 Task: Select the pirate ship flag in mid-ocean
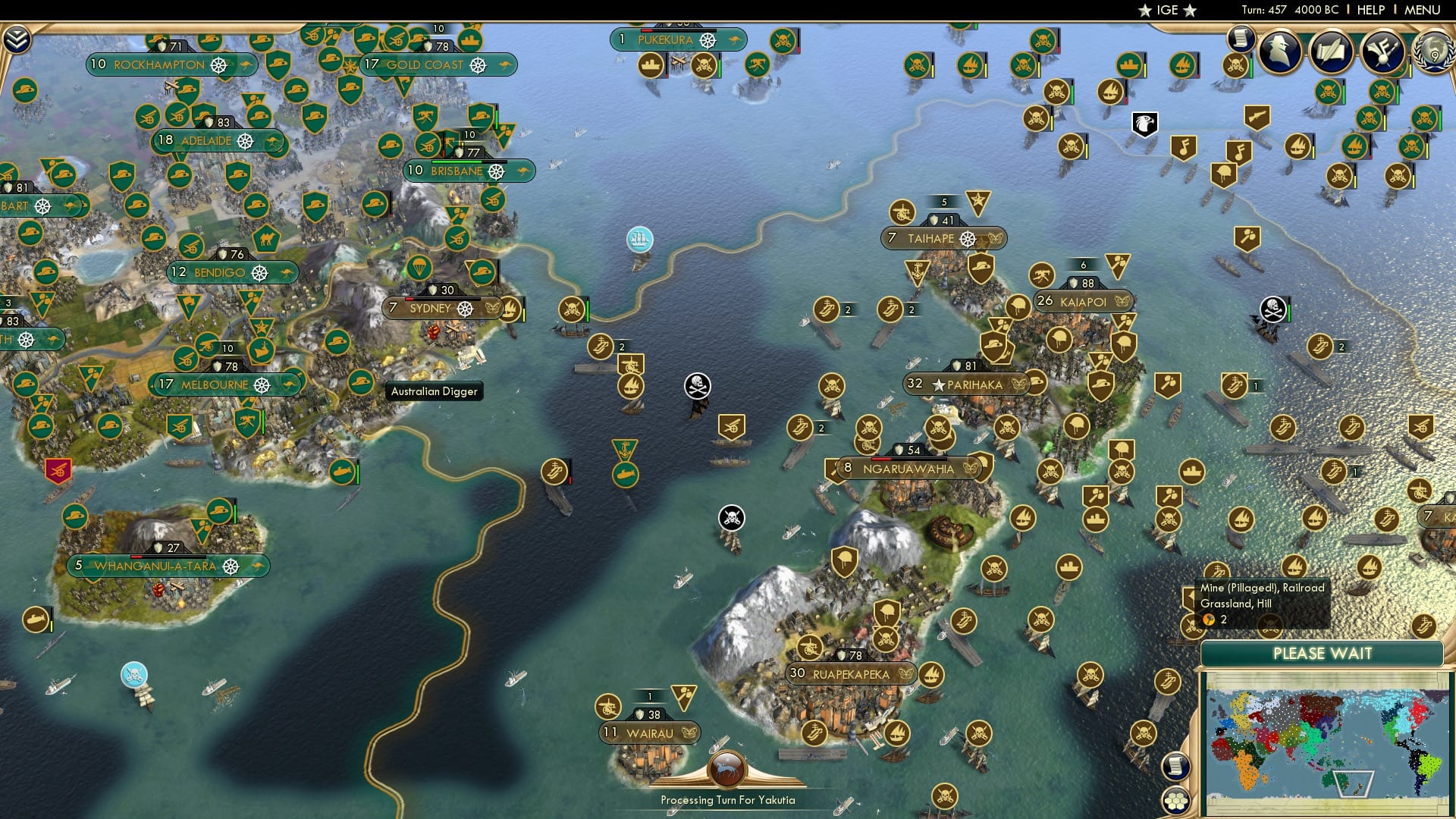tap(696, 387)
